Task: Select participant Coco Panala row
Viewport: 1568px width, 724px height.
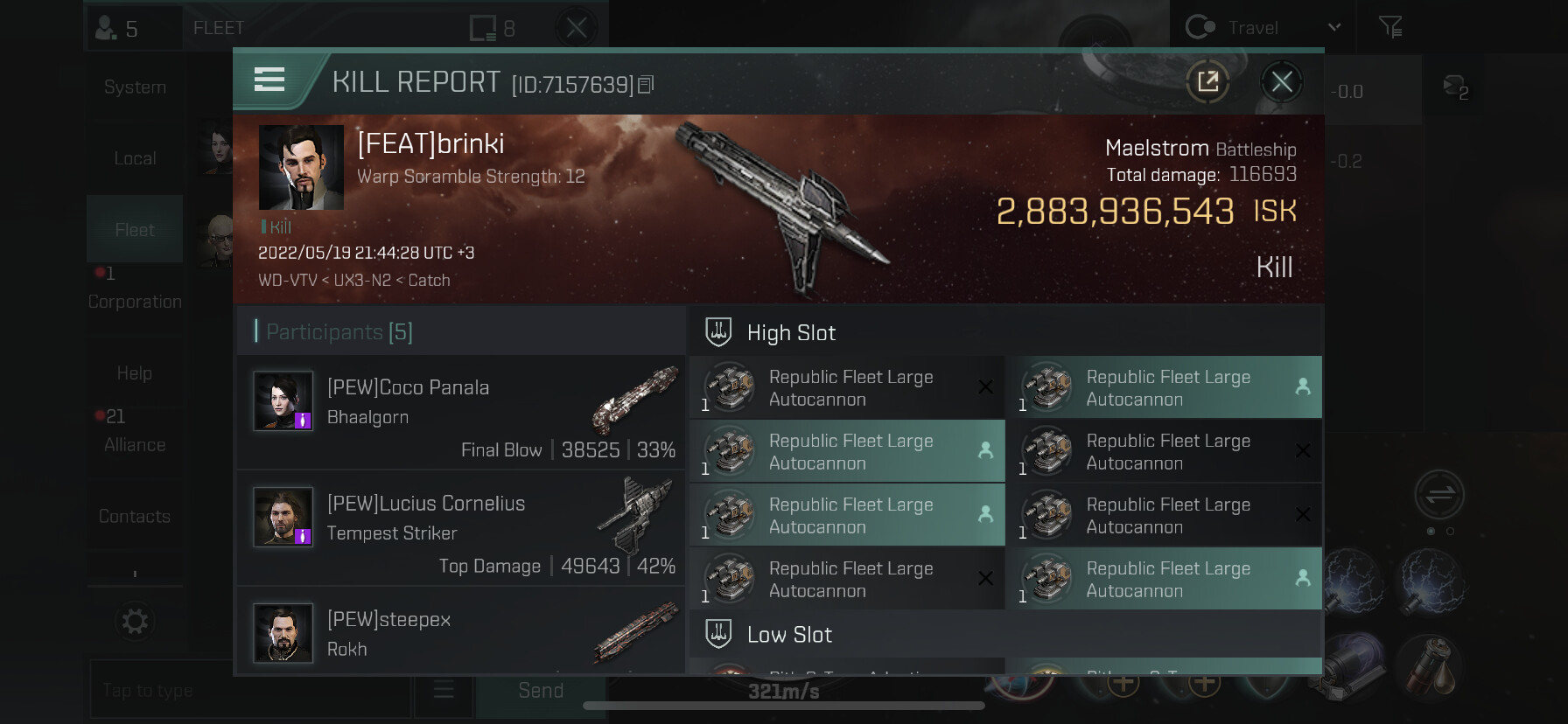Action: (461, 412)
